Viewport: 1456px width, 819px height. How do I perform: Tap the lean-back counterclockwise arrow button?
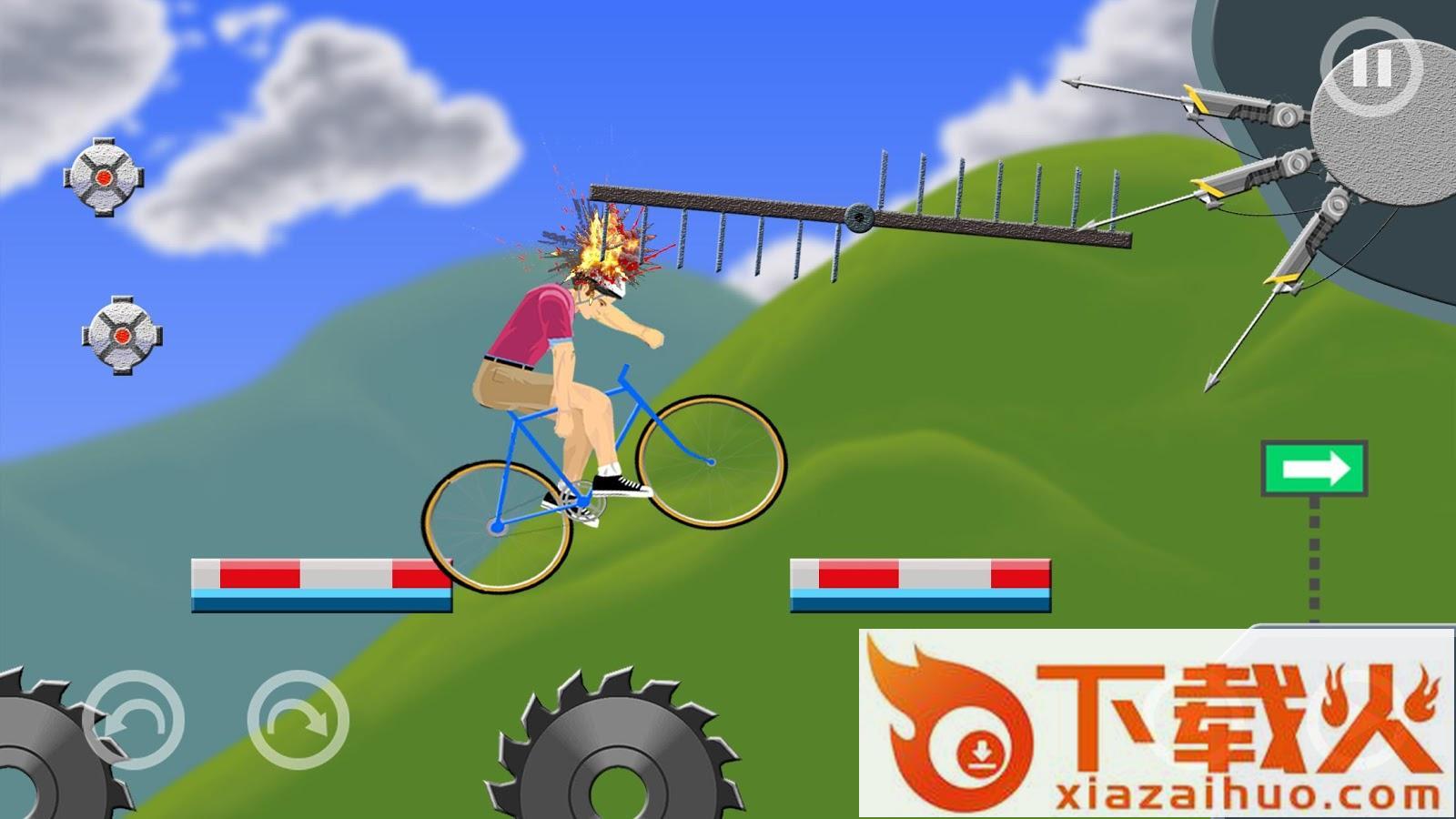[134, 720]
